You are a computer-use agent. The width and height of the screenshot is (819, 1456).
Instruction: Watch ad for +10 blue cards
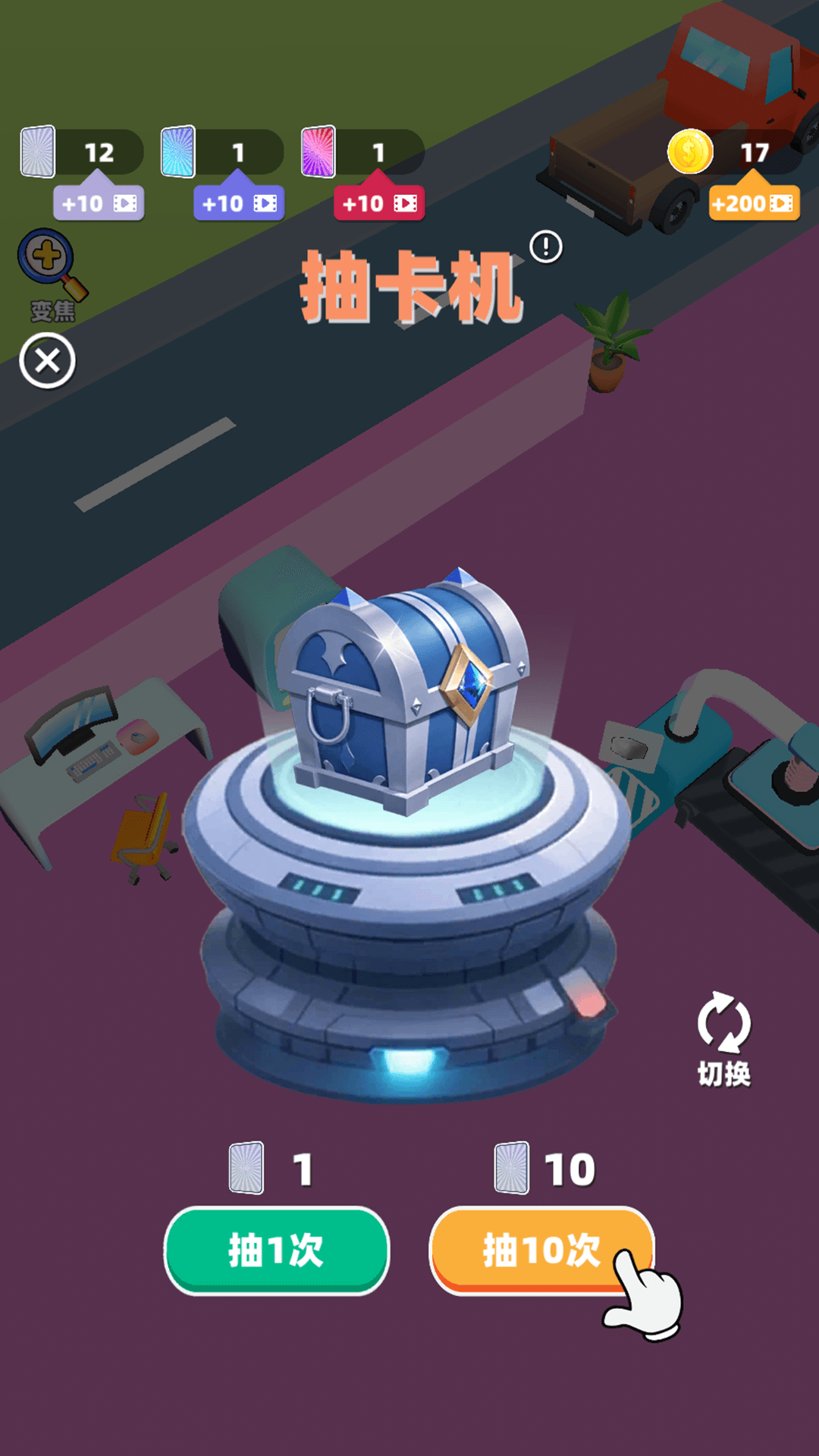[239, 203]
